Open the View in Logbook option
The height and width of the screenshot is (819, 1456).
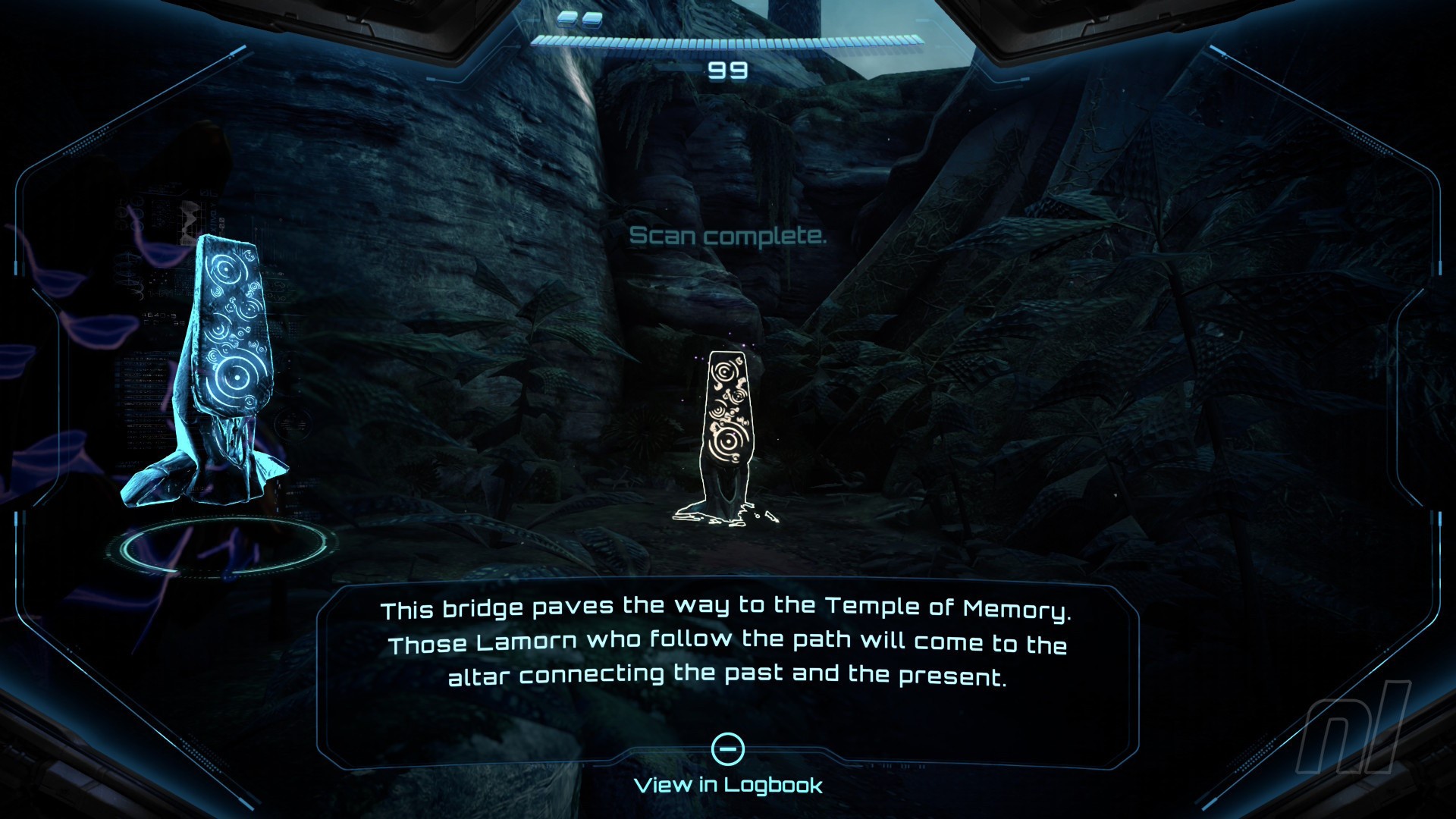[728, 784]
